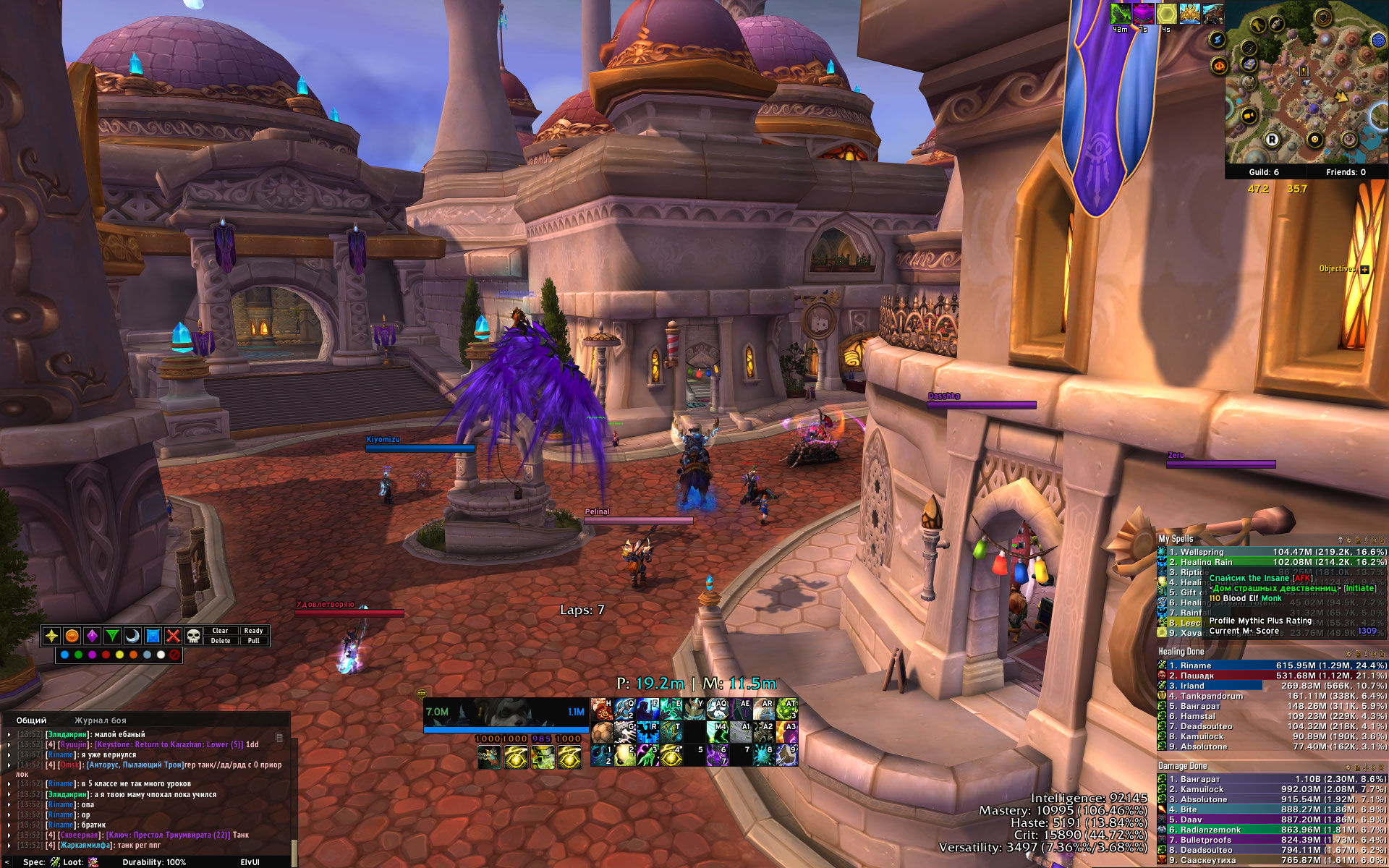Use the soccer ball toy icon

click(602, 733)
